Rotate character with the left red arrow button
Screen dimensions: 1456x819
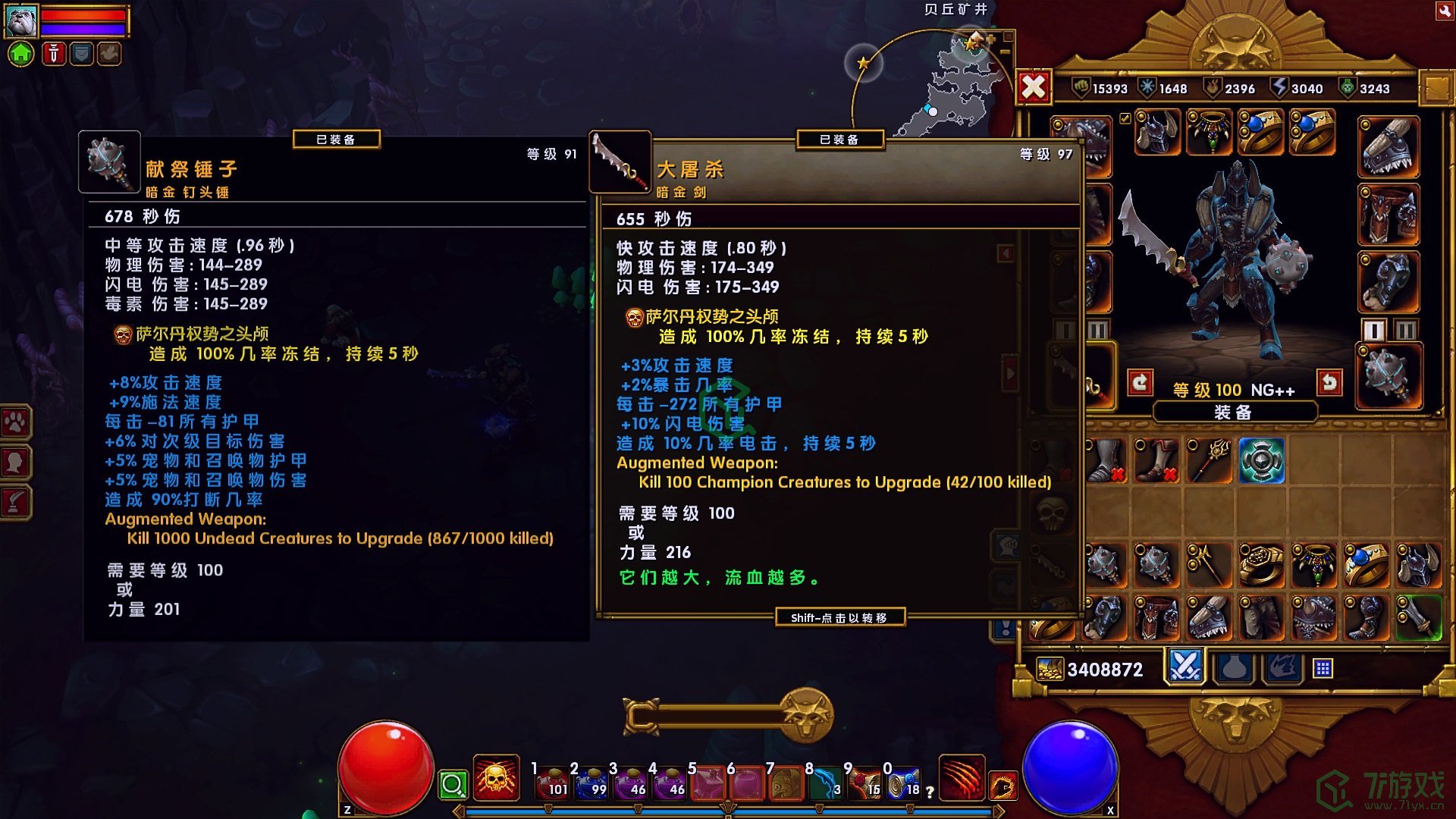[x=1140, y=383]
